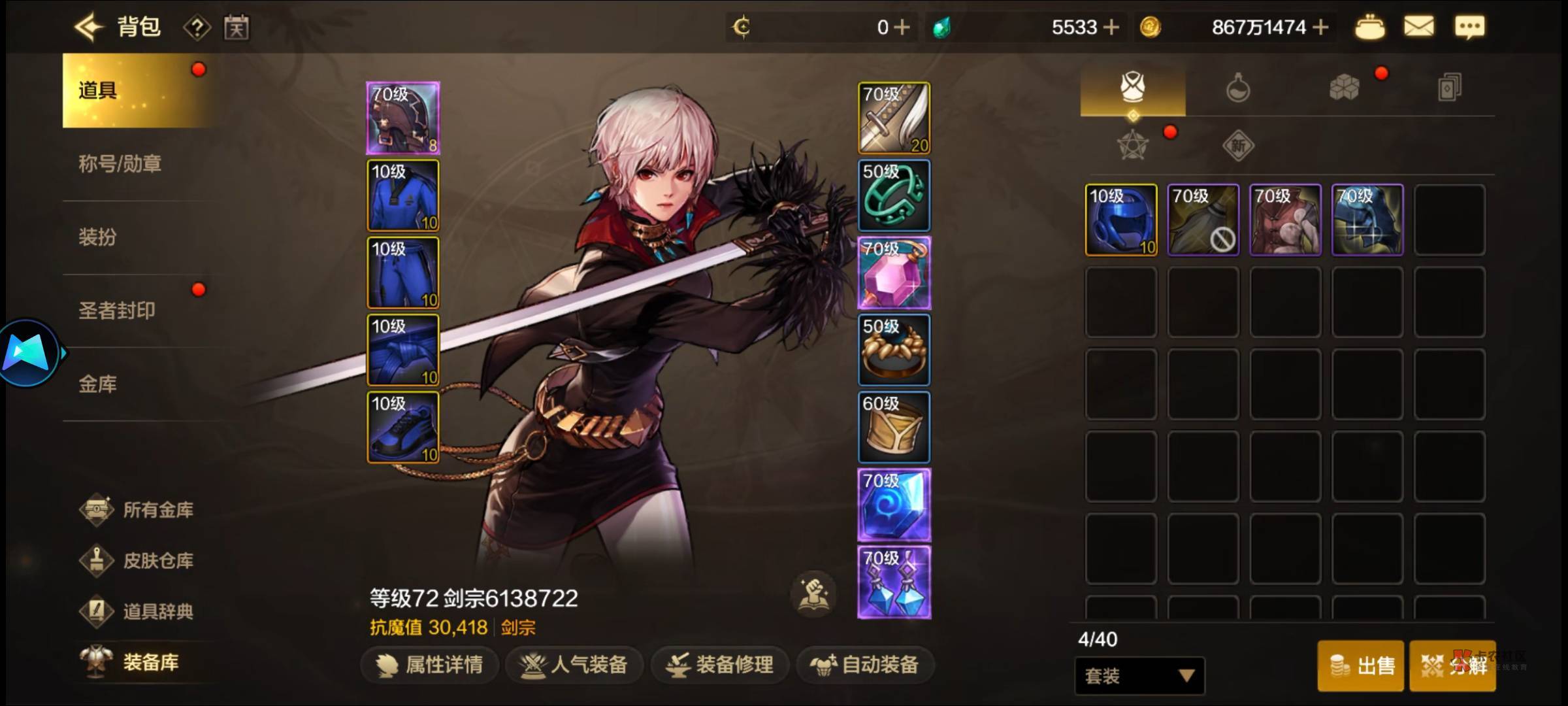Select the level 70 sword weapon slot
Screen dimensions: 1568x706
pos(894,118)
